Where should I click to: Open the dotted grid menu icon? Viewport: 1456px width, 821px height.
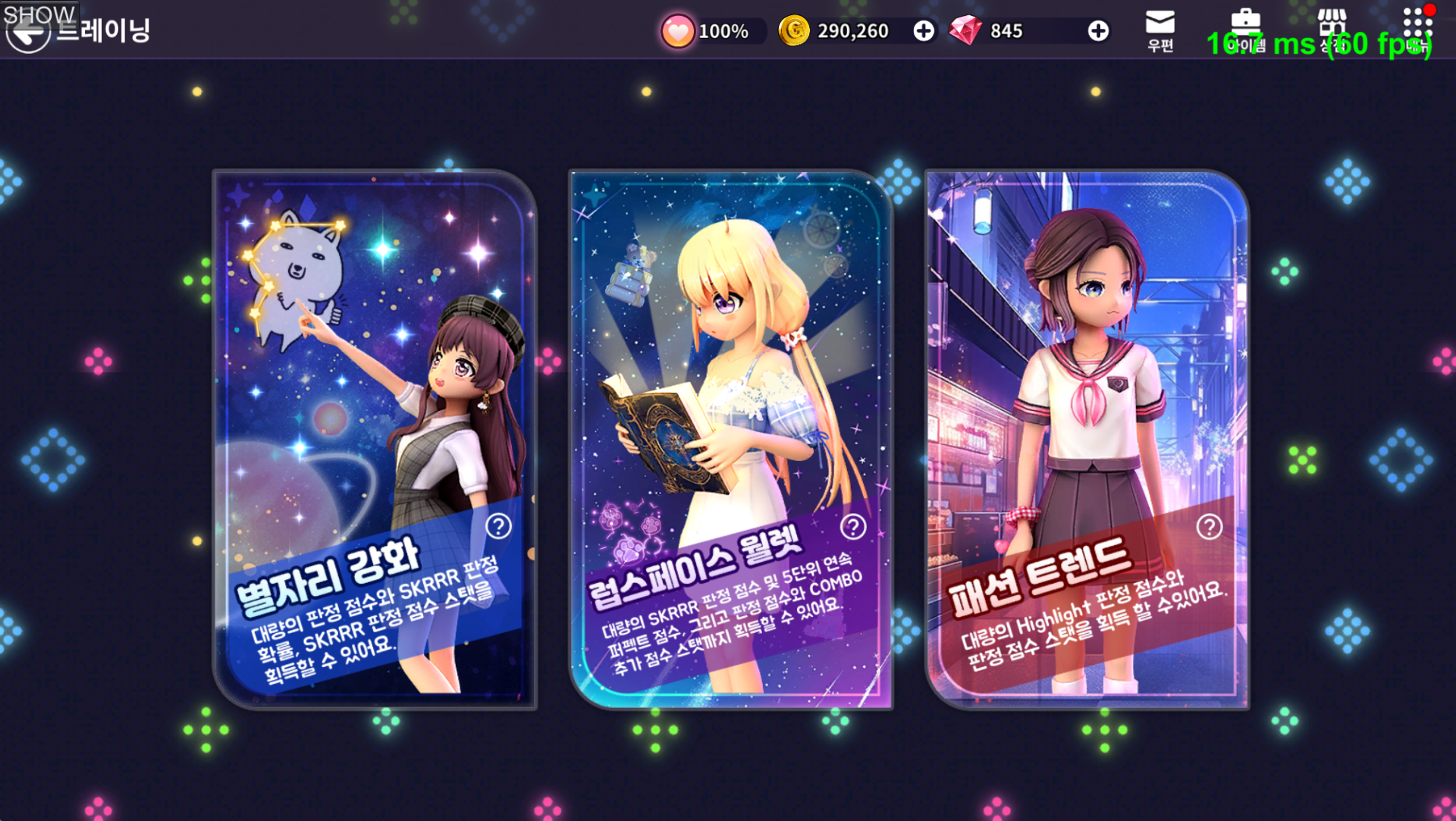coord(1417,30)
